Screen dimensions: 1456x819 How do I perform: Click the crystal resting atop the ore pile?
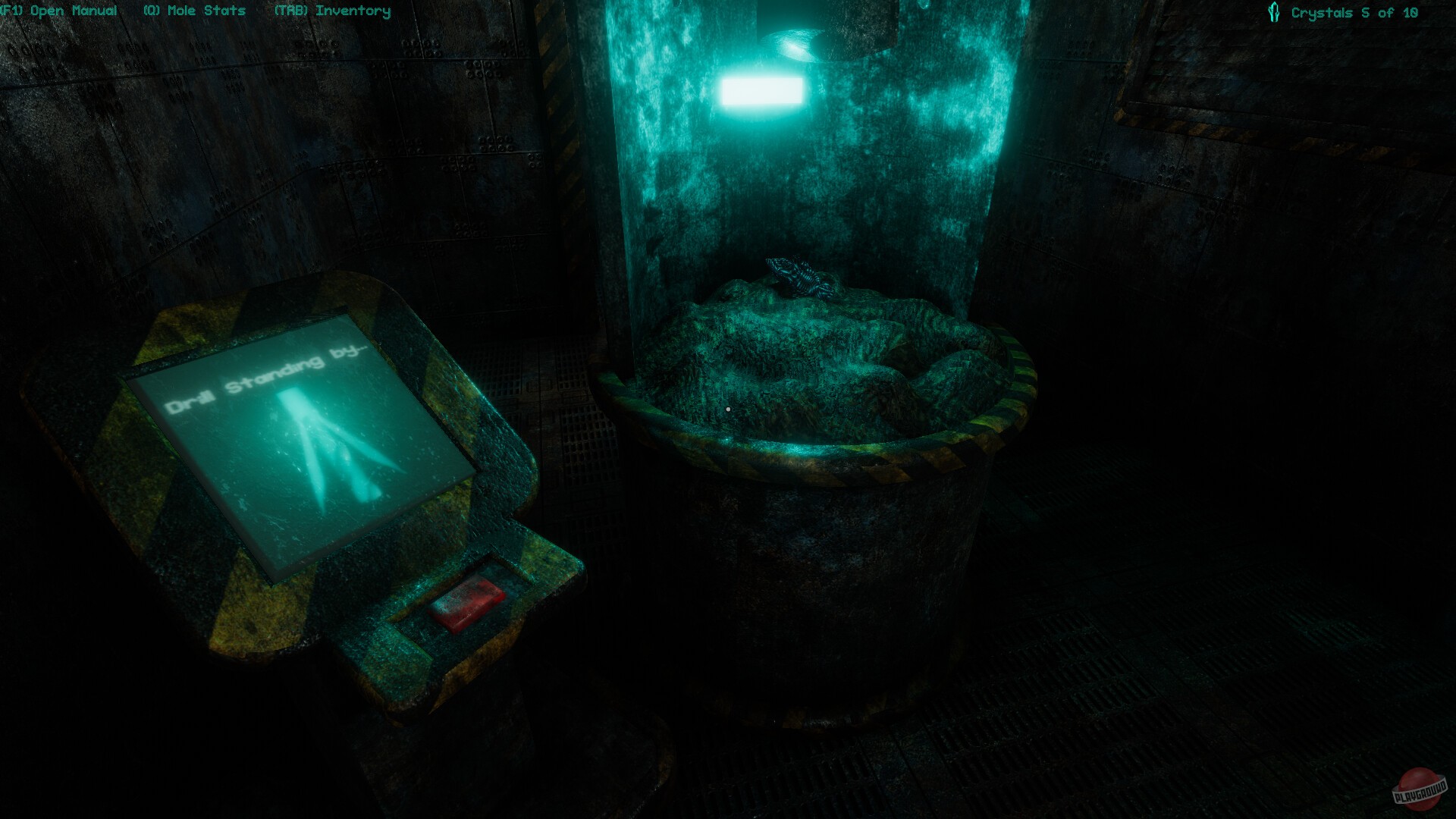point(800,277)
